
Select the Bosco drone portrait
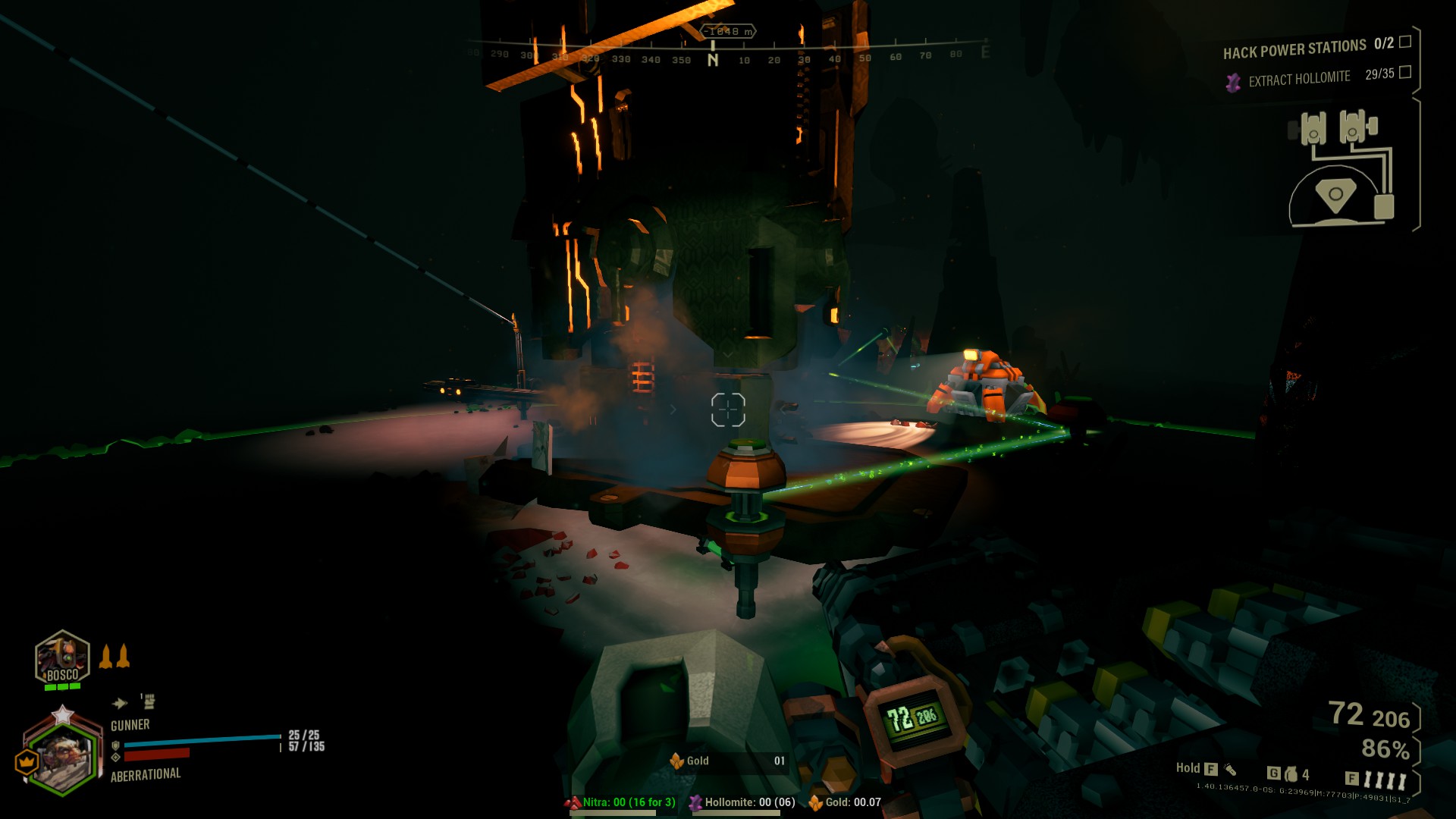coord(62,657)
